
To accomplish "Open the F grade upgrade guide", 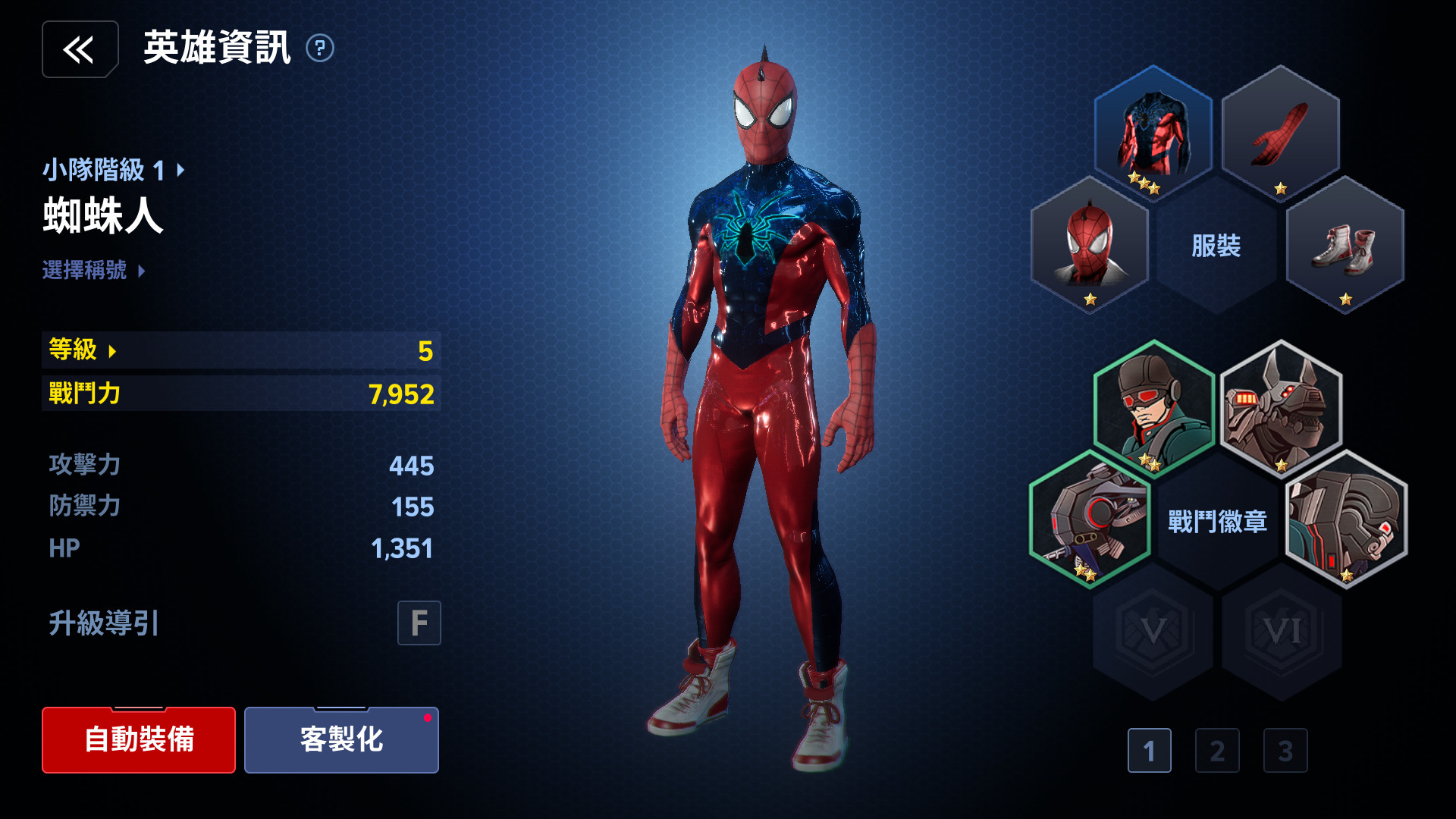I will pyautogui.click(x=419, y=623).
